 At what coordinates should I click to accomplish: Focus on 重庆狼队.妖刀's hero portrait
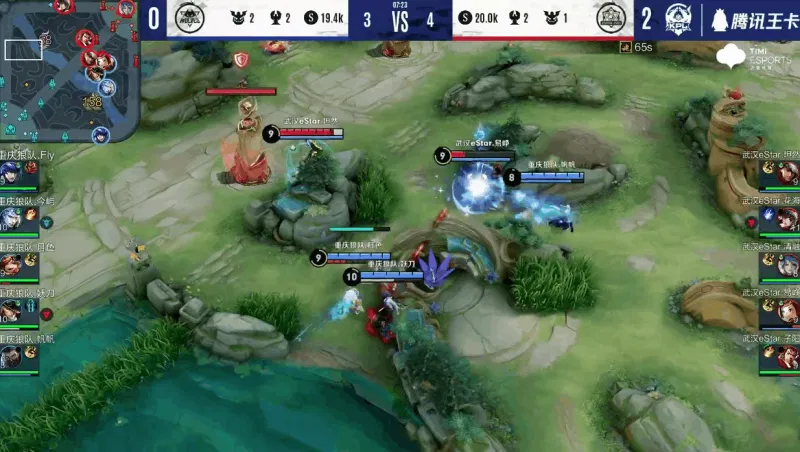click(11, 311)
